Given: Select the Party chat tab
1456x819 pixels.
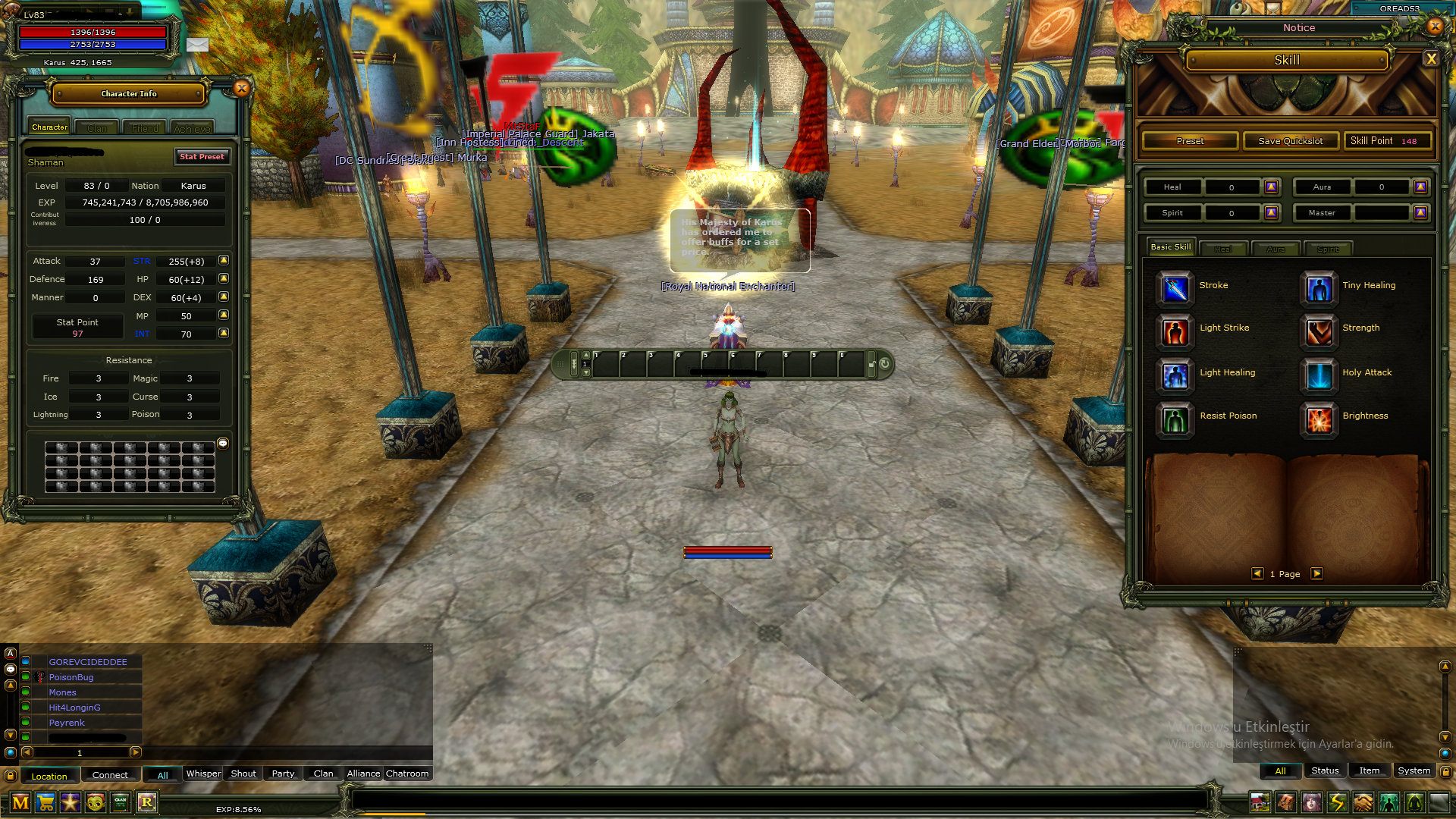Looking at the screenshot, I should tap(282, 773).
